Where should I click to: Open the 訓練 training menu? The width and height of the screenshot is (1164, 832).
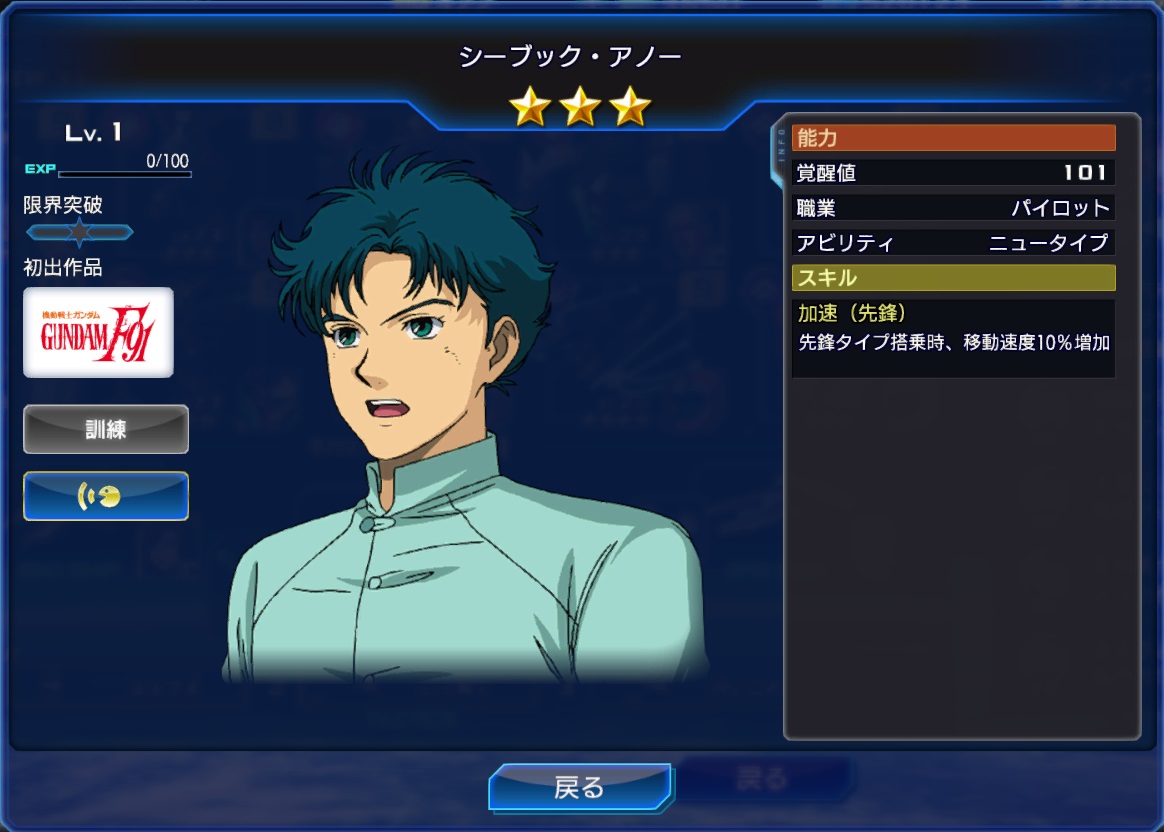tap(106, 429)
